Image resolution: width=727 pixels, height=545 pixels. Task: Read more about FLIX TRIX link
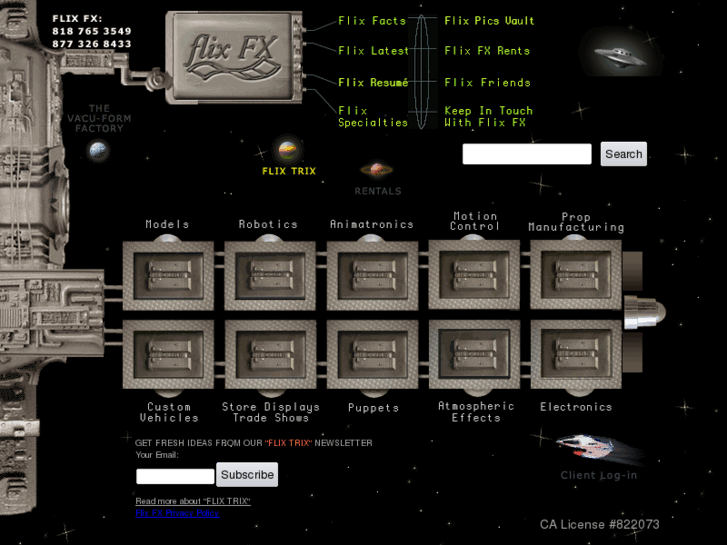point(193,501)
